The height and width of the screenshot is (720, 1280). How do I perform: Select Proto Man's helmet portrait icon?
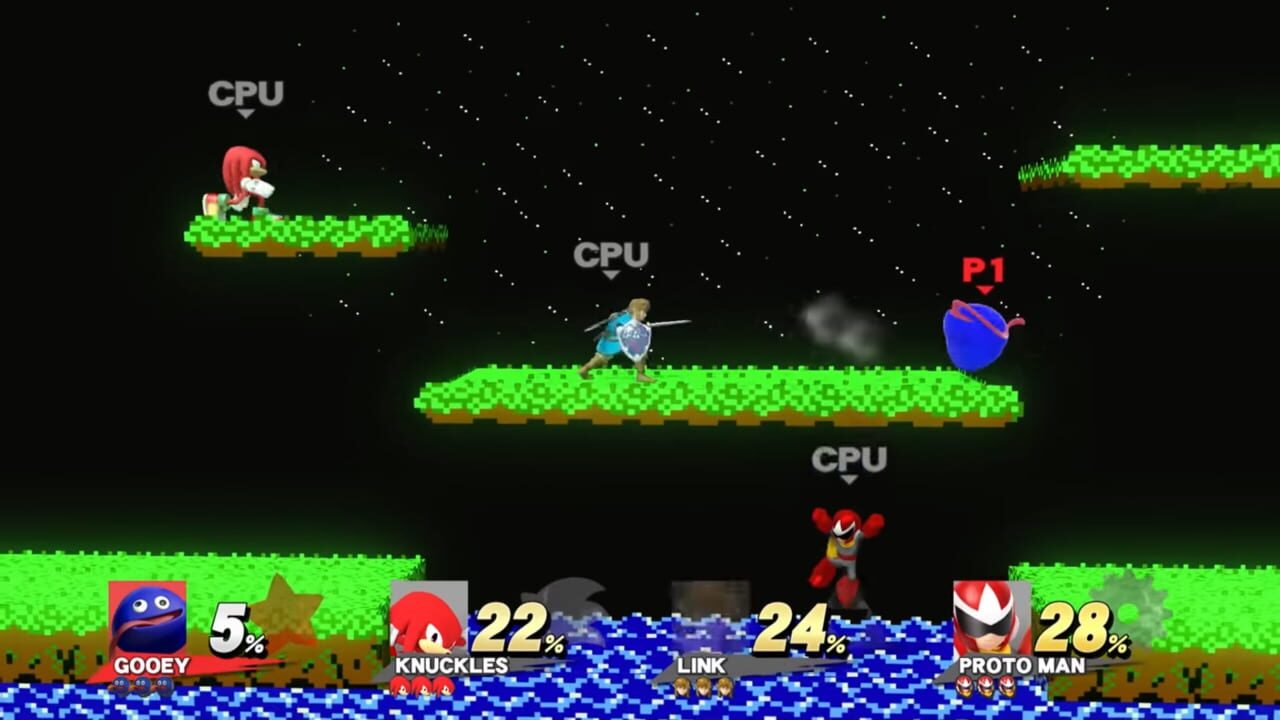[x=988, y=615]
